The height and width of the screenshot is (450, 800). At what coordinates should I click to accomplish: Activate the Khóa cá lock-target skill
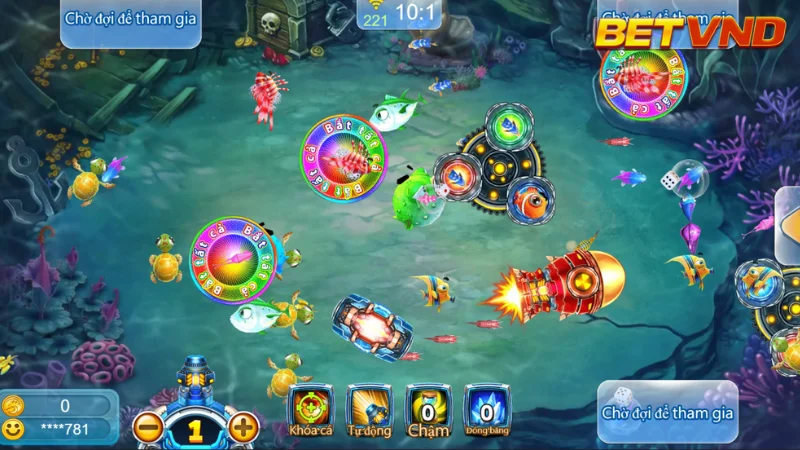(x=310, y=410)
